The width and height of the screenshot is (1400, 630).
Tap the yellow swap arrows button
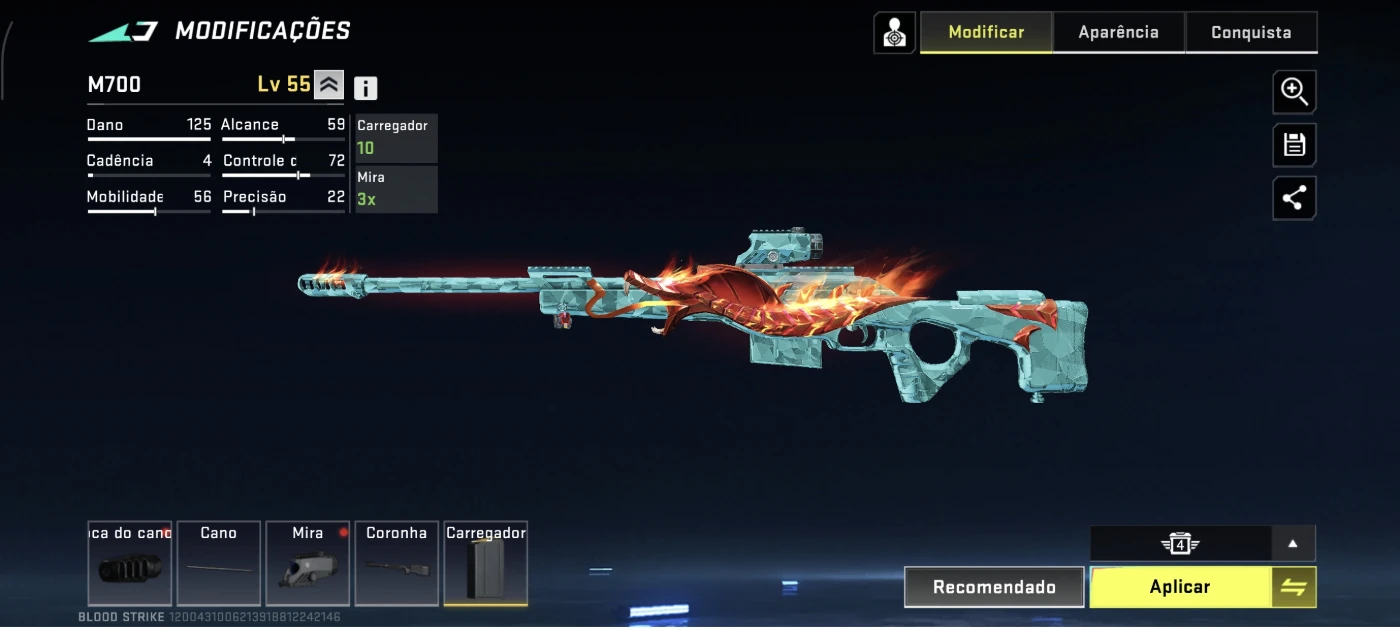pos(1294,587)
